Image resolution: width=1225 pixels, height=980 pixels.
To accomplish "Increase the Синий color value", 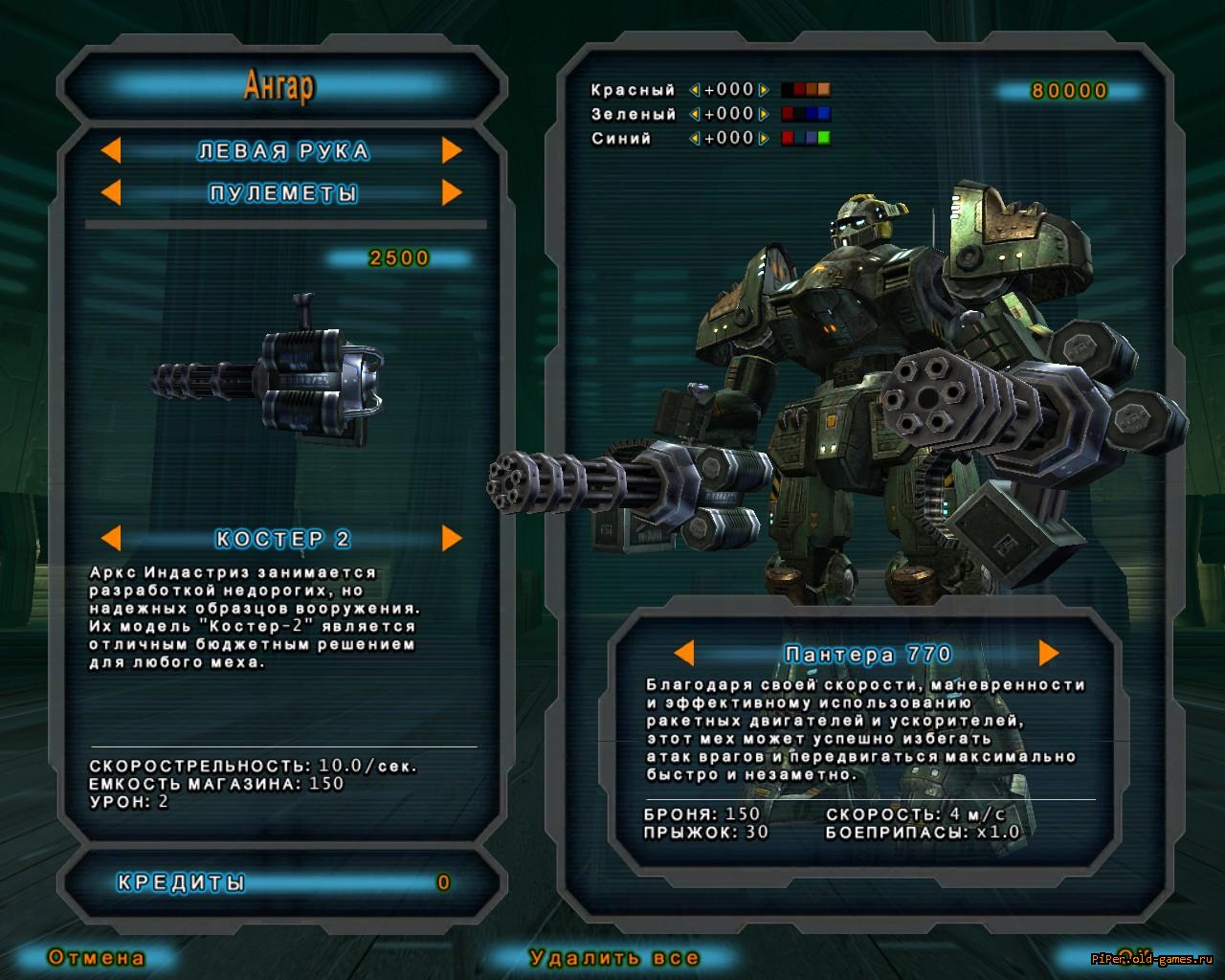I will [x=763, y=139].
